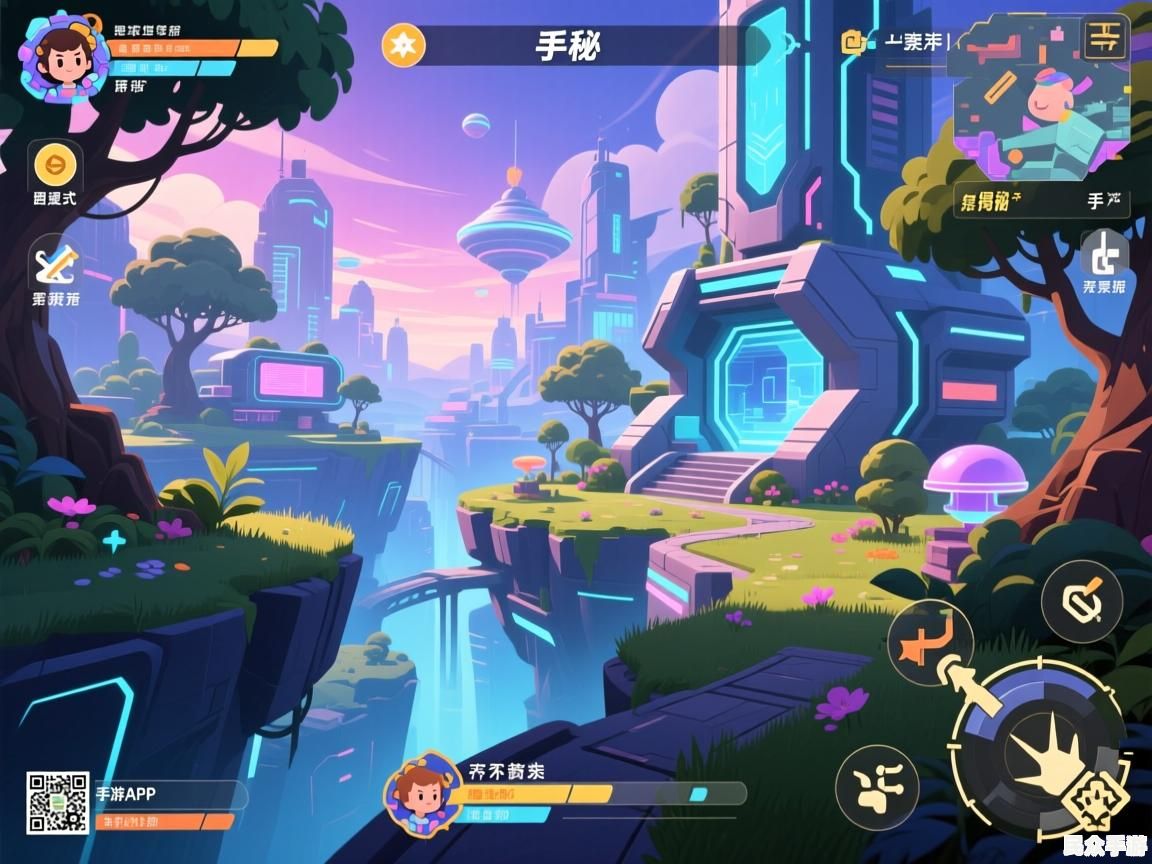This screenshot has height=864, width=1152.
Task: Activate the cream splatter skill button
Action: 875,787
